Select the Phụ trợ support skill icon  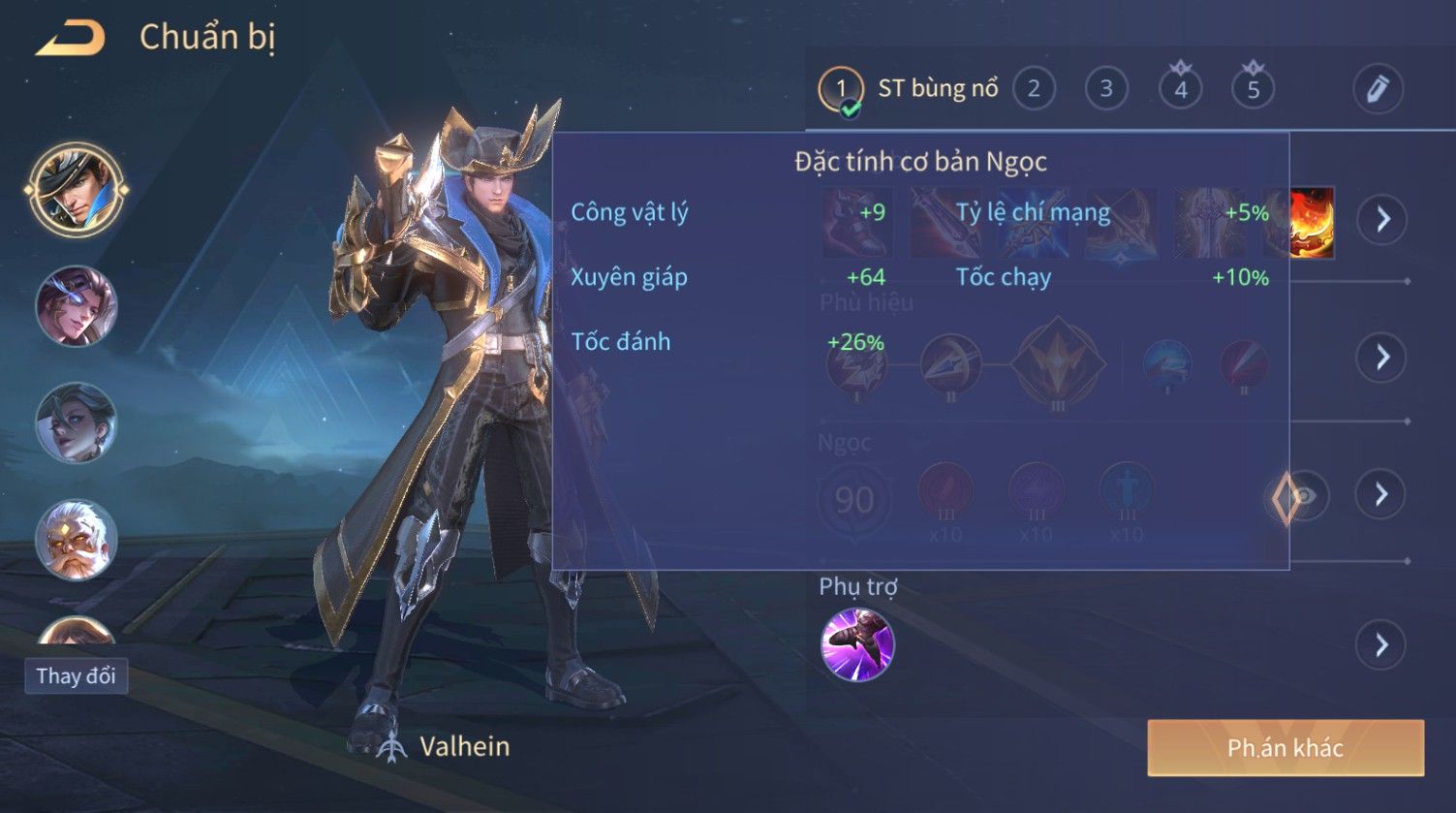click(857, 644)
